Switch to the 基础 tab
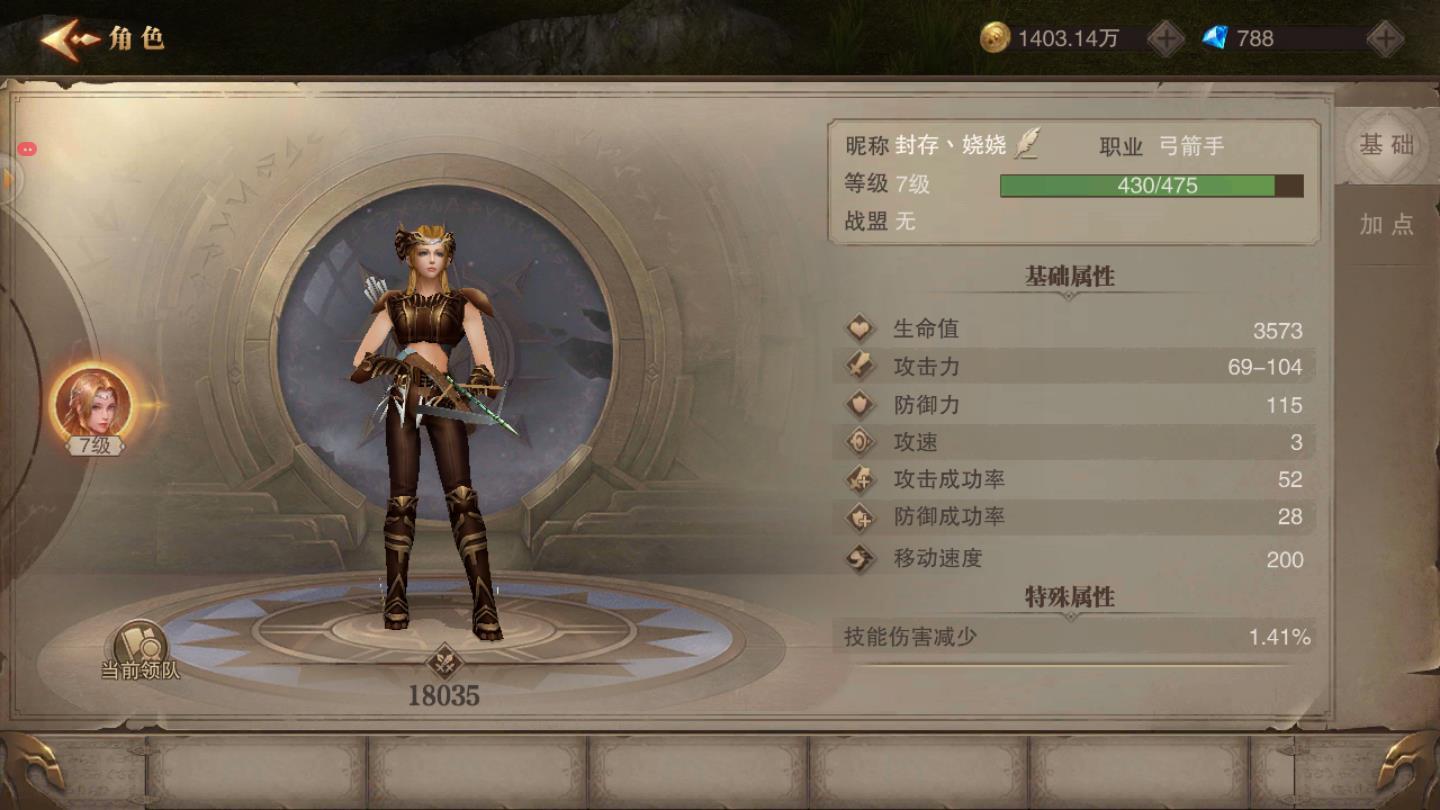 1386,145
